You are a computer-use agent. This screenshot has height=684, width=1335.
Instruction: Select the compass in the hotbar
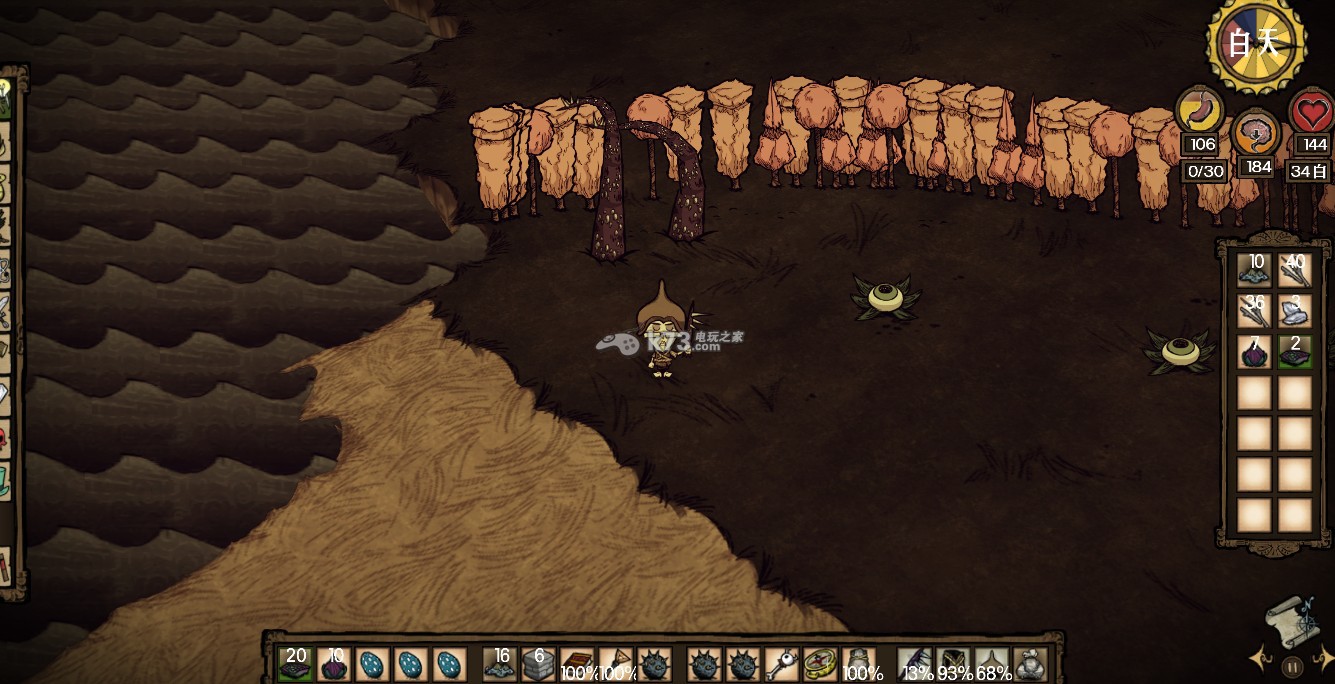[x=820, y=664]
